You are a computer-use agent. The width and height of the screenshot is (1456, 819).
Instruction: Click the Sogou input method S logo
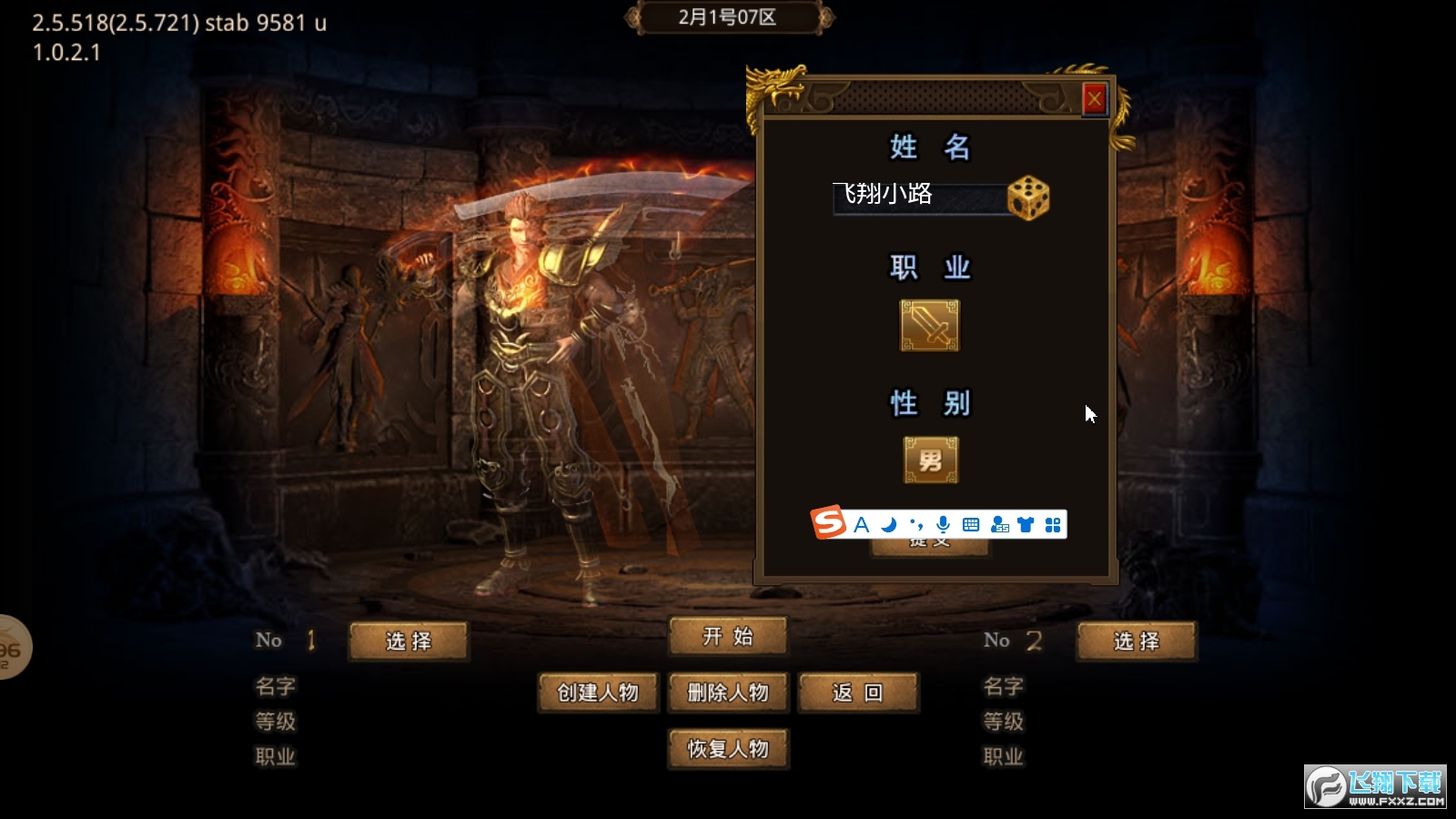point(829,523)
